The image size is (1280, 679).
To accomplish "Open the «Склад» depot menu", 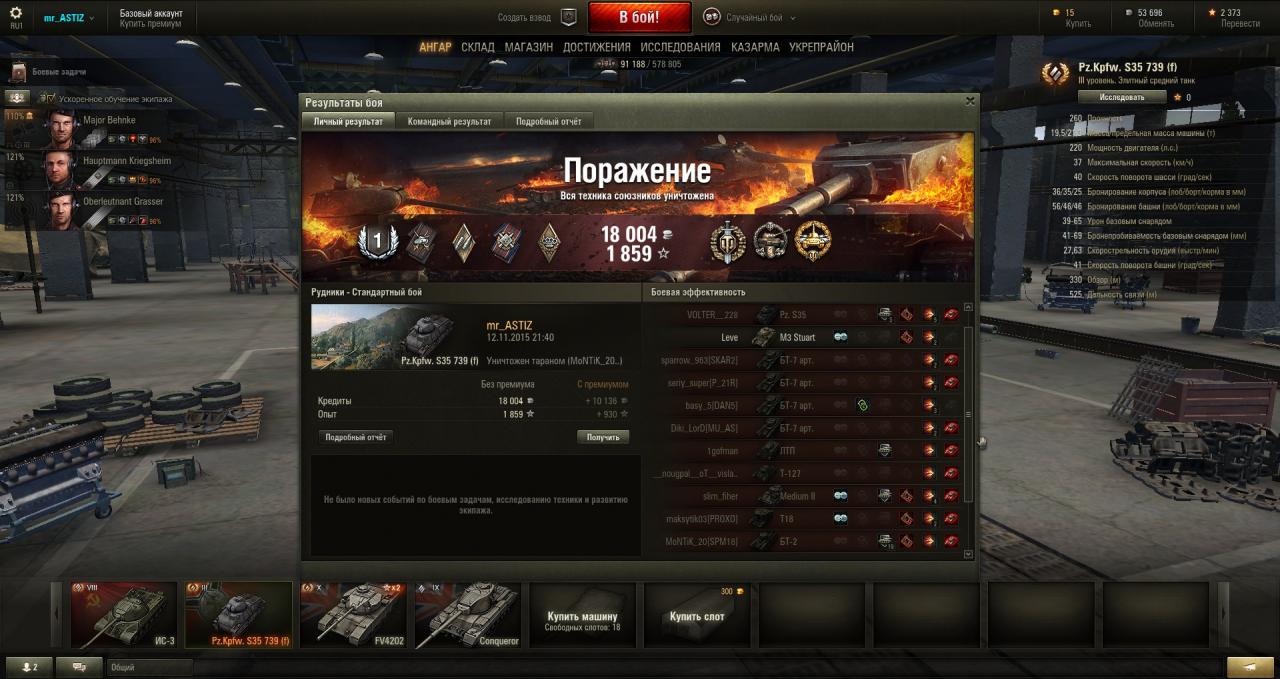I will [478, 47].
